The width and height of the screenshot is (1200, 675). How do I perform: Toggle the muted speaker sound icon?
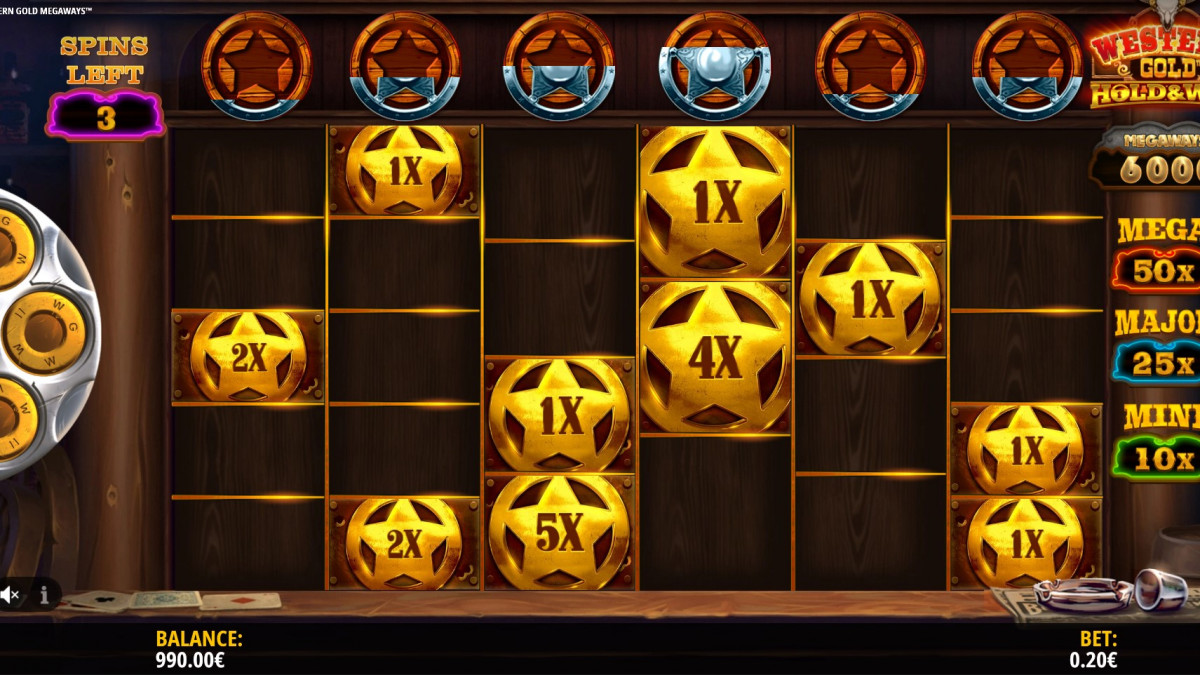(x=10, y=596)
